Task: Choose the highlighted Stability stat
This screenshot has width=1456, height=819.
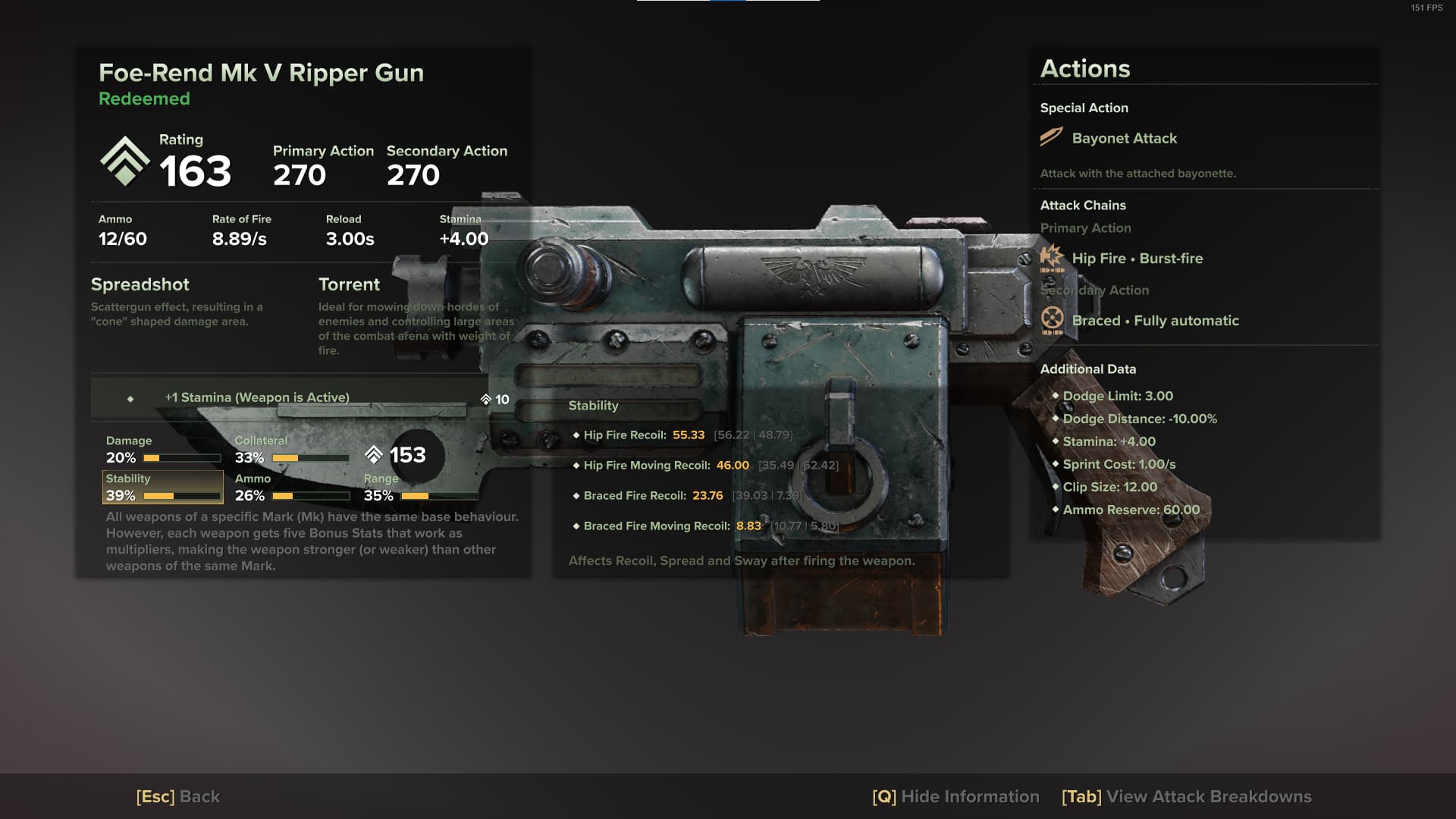Action: [163, 488]
